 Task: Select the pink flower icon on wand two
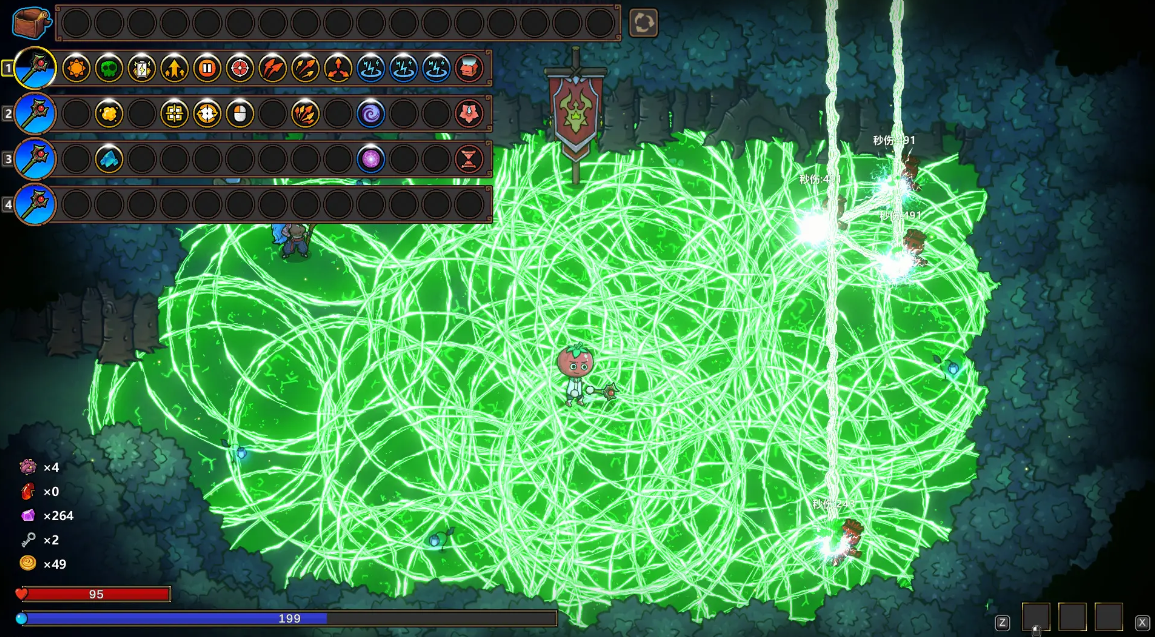point(469,113)
